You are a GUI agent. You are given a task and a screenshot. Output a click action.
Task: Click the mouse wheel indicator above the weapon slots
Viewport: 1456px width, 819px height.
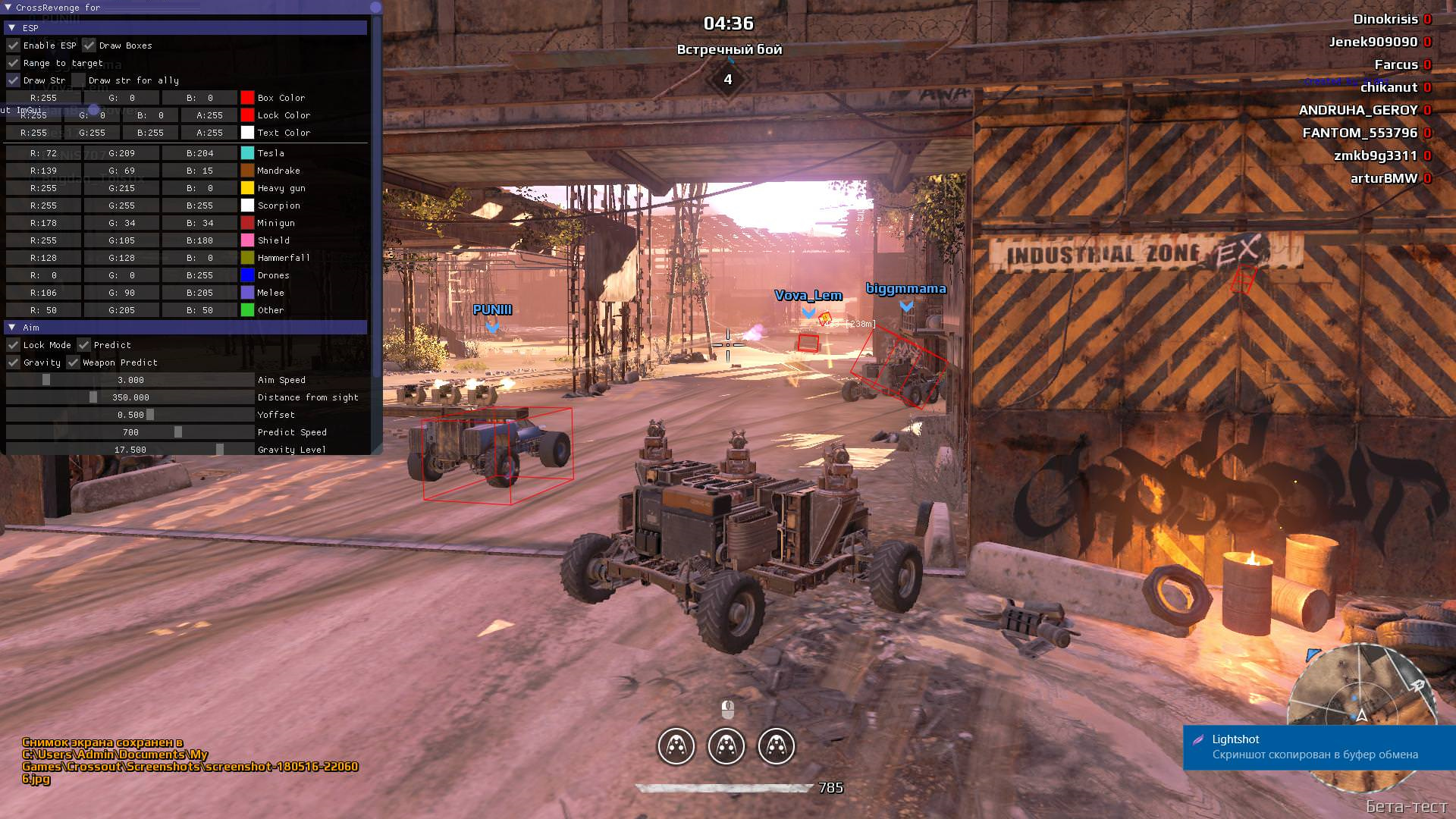726,710
